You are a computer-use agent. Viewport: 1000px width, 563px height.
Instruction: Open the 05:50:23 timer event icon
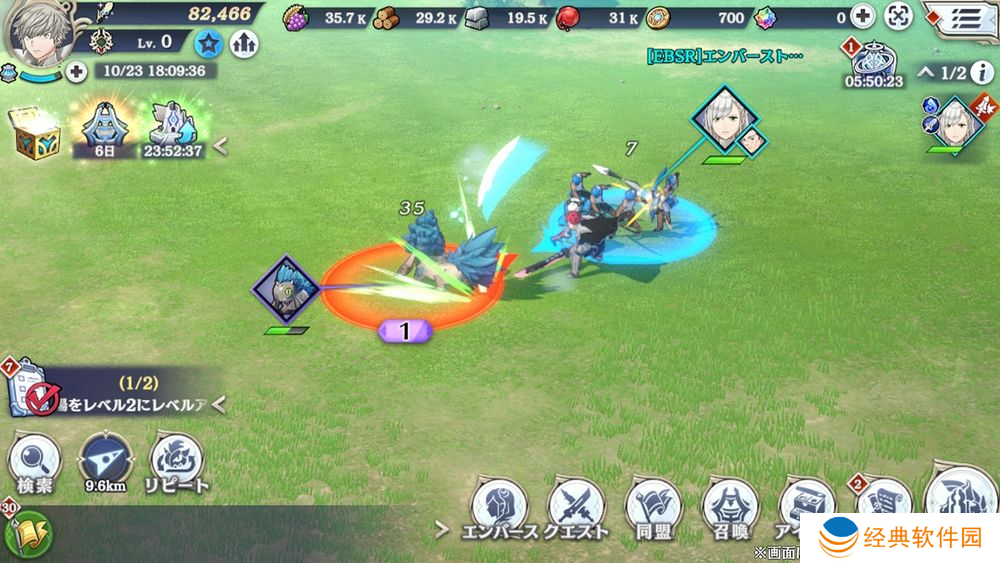876,63
